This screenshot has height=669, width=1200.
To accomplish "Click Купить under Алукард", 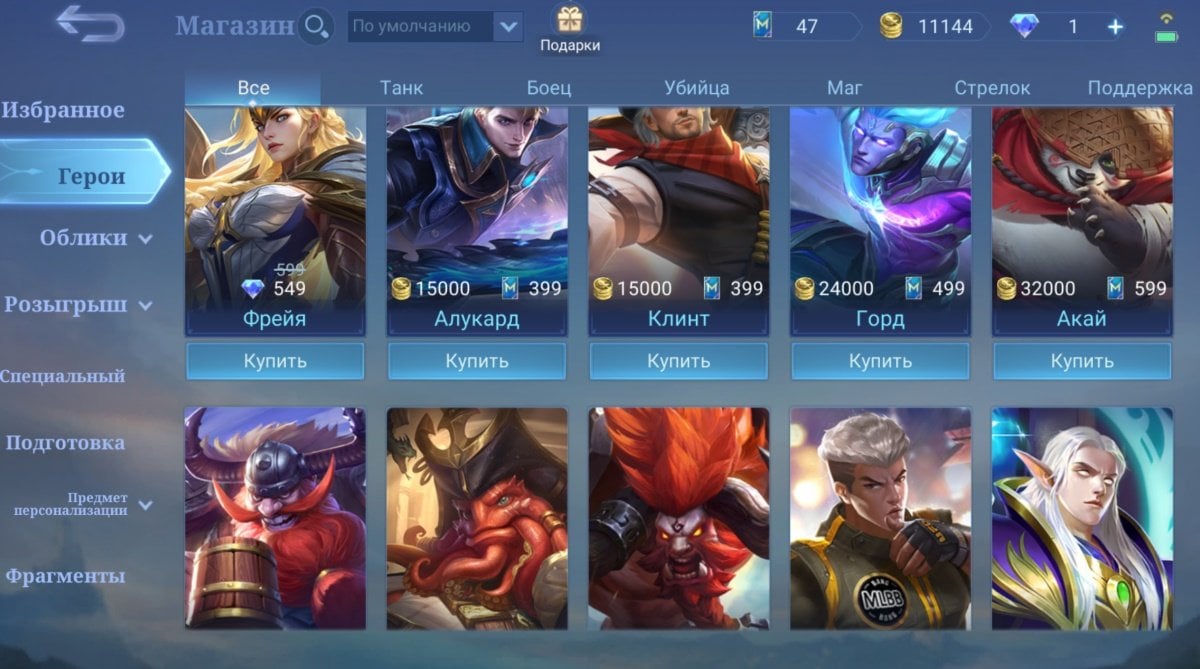I will (477, 361).
